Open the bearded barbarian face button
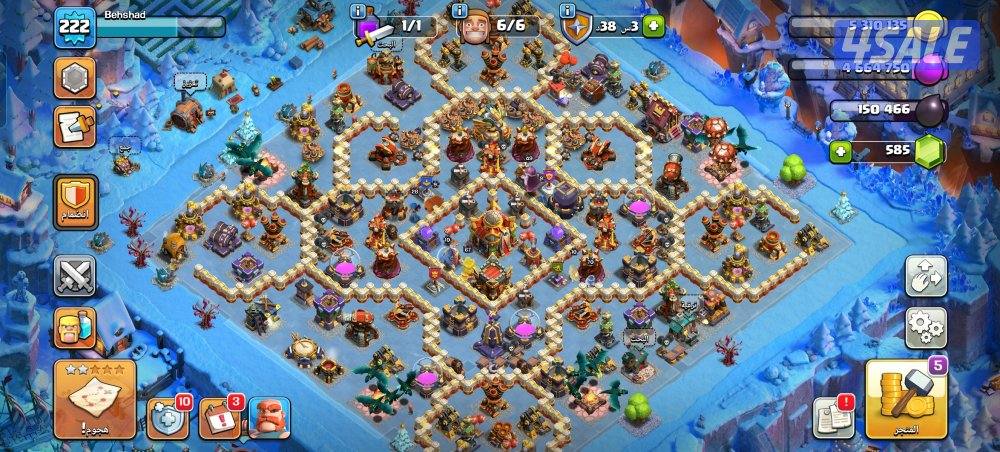This screenshot has width=1000, height=452. click(x=268, y=418)
